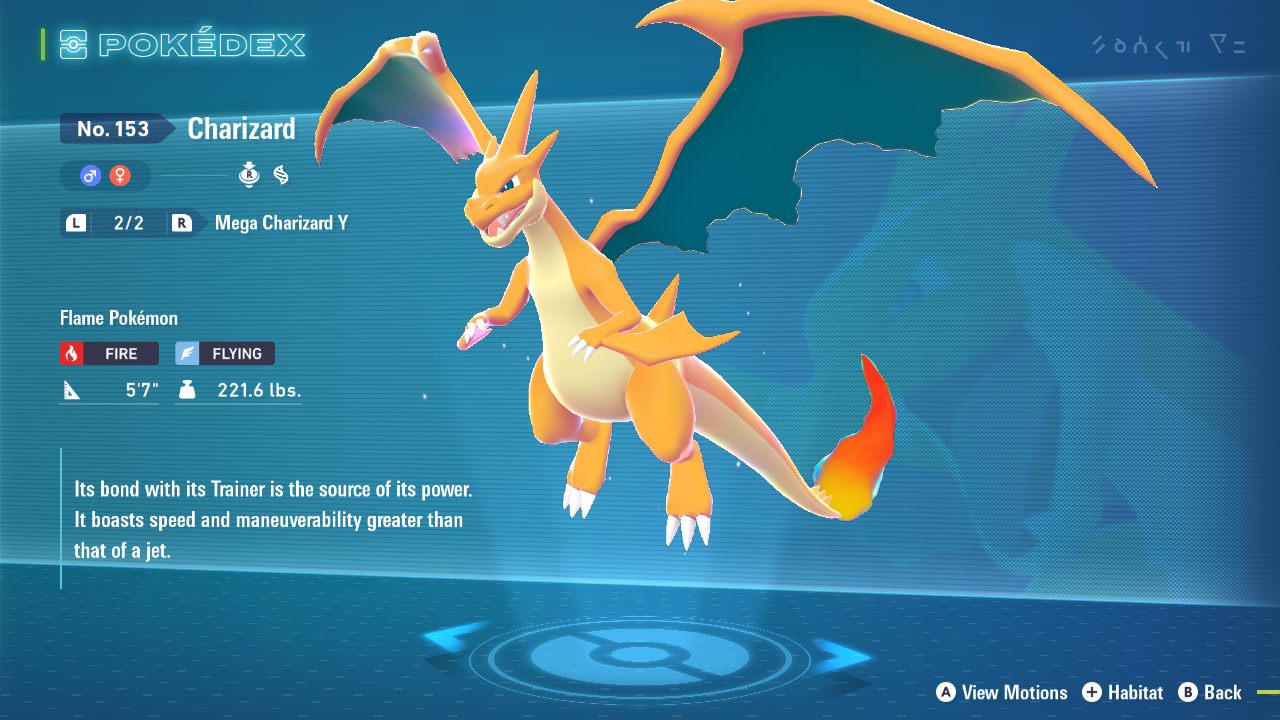Select the FLYING type badge
The height and width of the screenshot is (720, 1280).
[224, 353]
